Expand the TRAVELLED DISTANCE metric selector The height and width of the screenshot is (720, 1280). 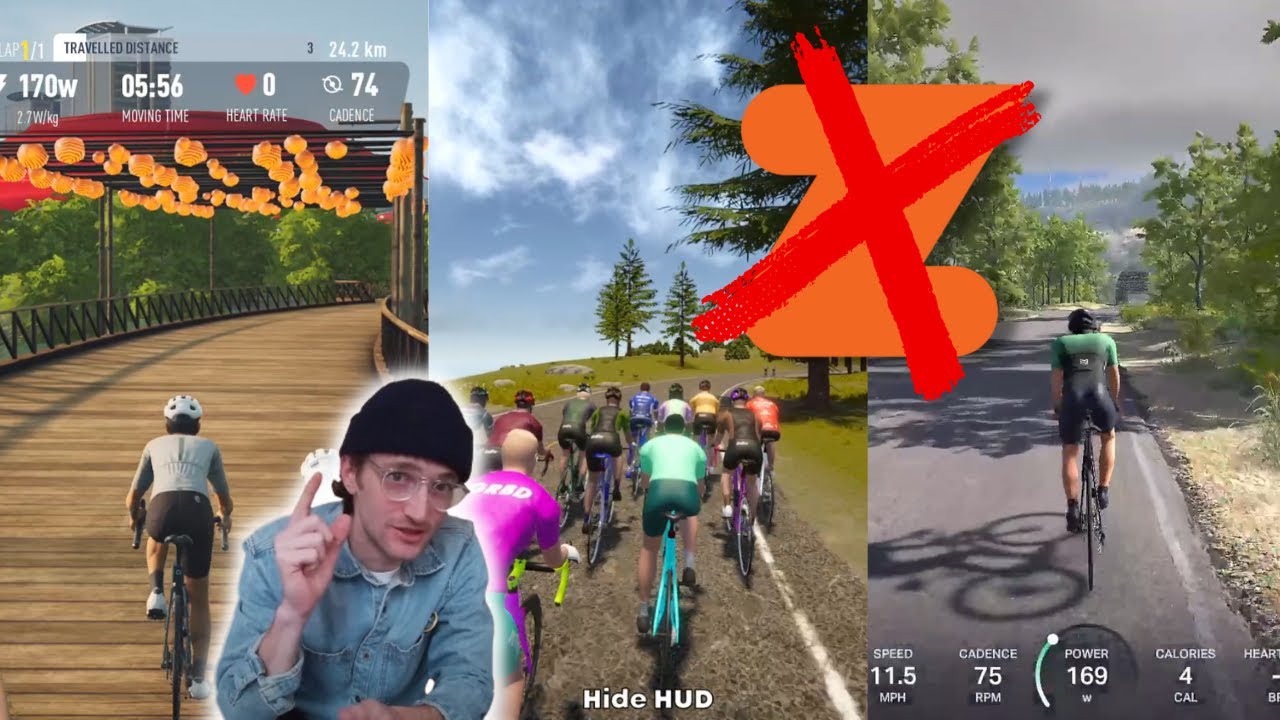(120, 46)
